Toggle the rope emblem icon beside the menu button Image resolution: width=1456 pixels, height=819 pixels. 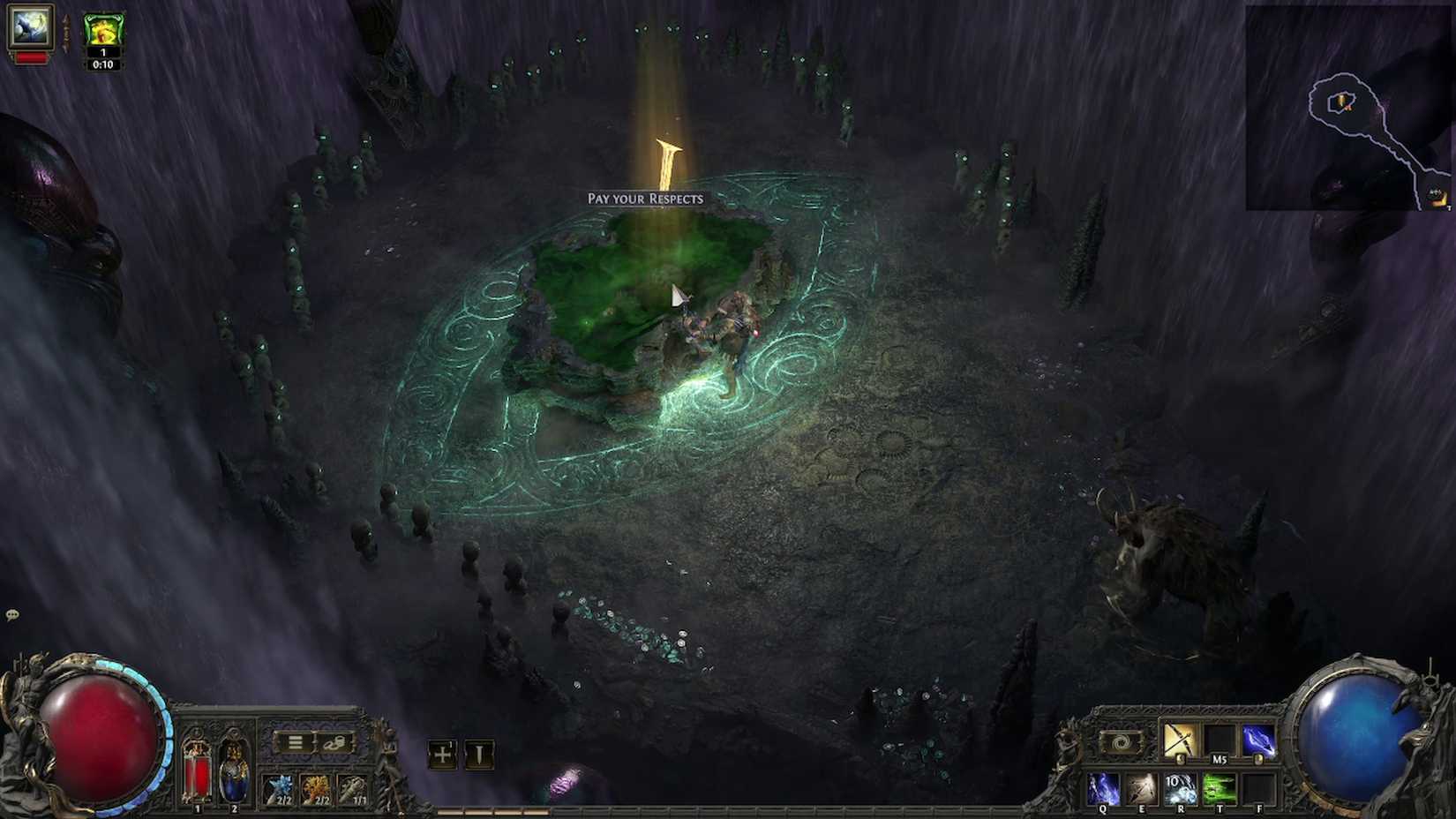[x=334, y=742]
